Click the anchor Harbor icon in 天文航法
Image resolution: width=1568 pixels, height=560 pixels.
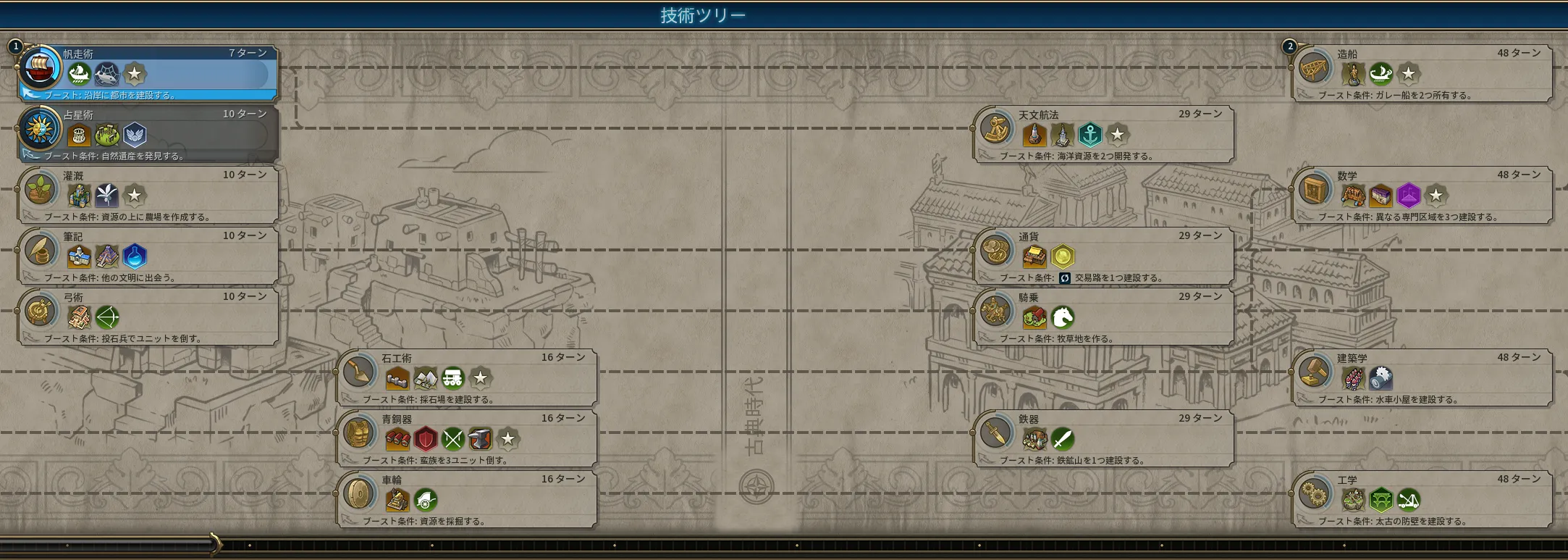pyautogui.click(x=1089, y=135)
